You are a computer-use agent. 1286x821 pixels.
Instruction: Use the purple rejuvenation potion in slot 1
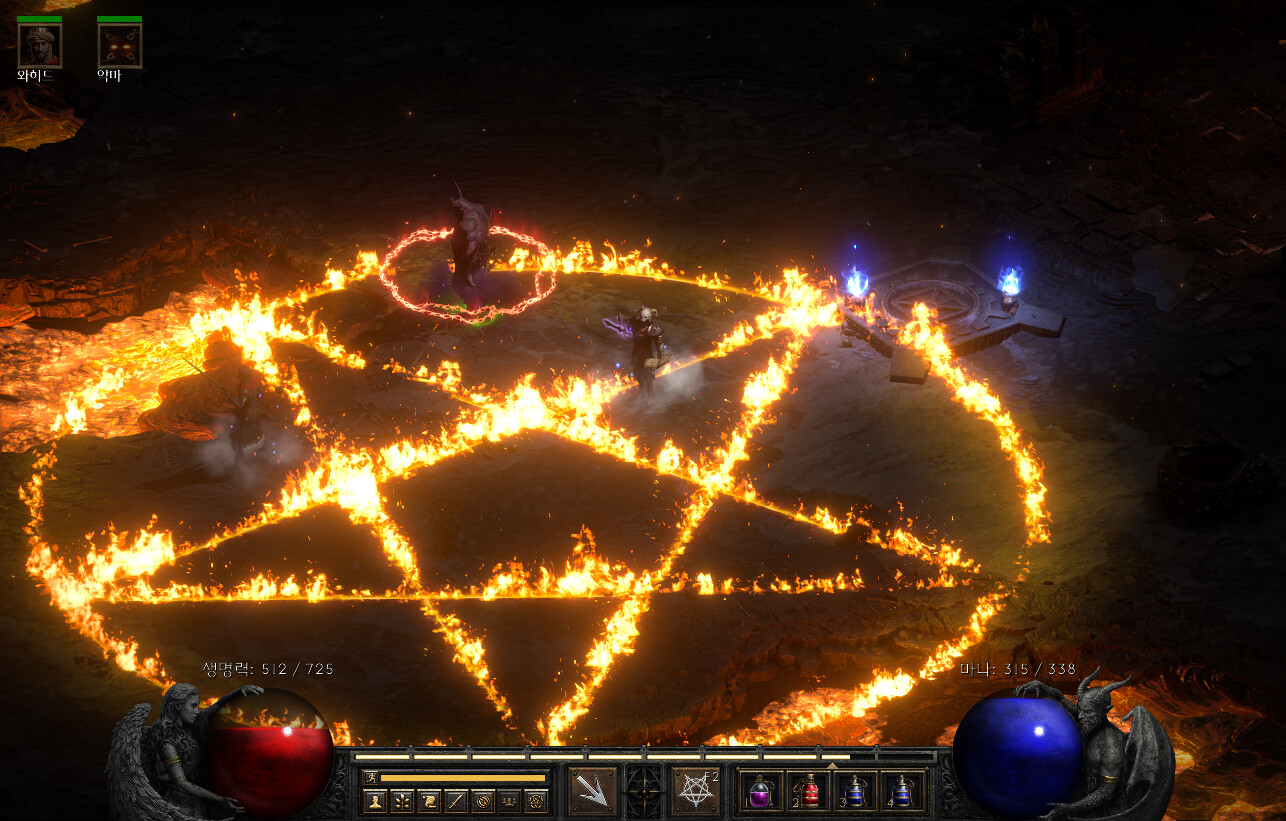click(x=761, y=791)
